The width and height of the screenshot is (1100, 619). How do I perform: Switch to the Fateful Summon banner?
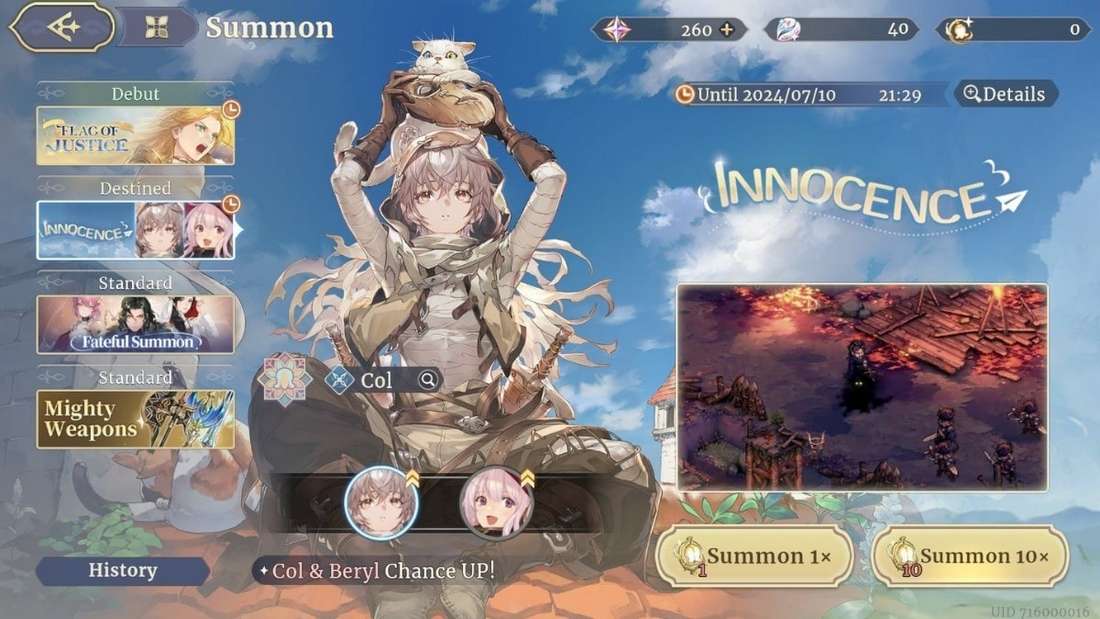point(136,324)
